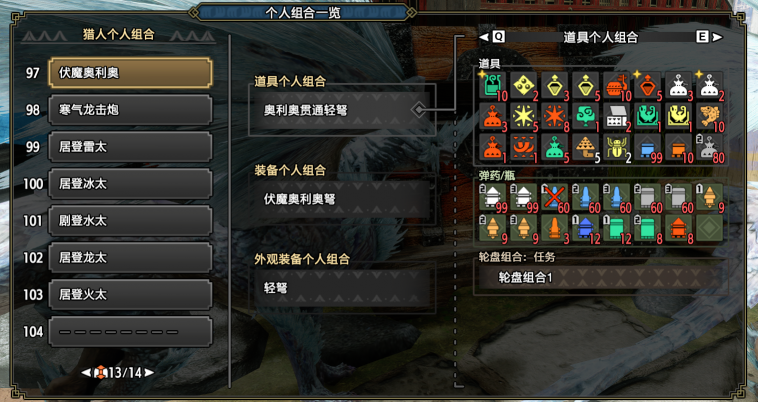Open the 轻弩 layered armor loadout
Screen dimensions: 758x402
(x=340, y=287)
